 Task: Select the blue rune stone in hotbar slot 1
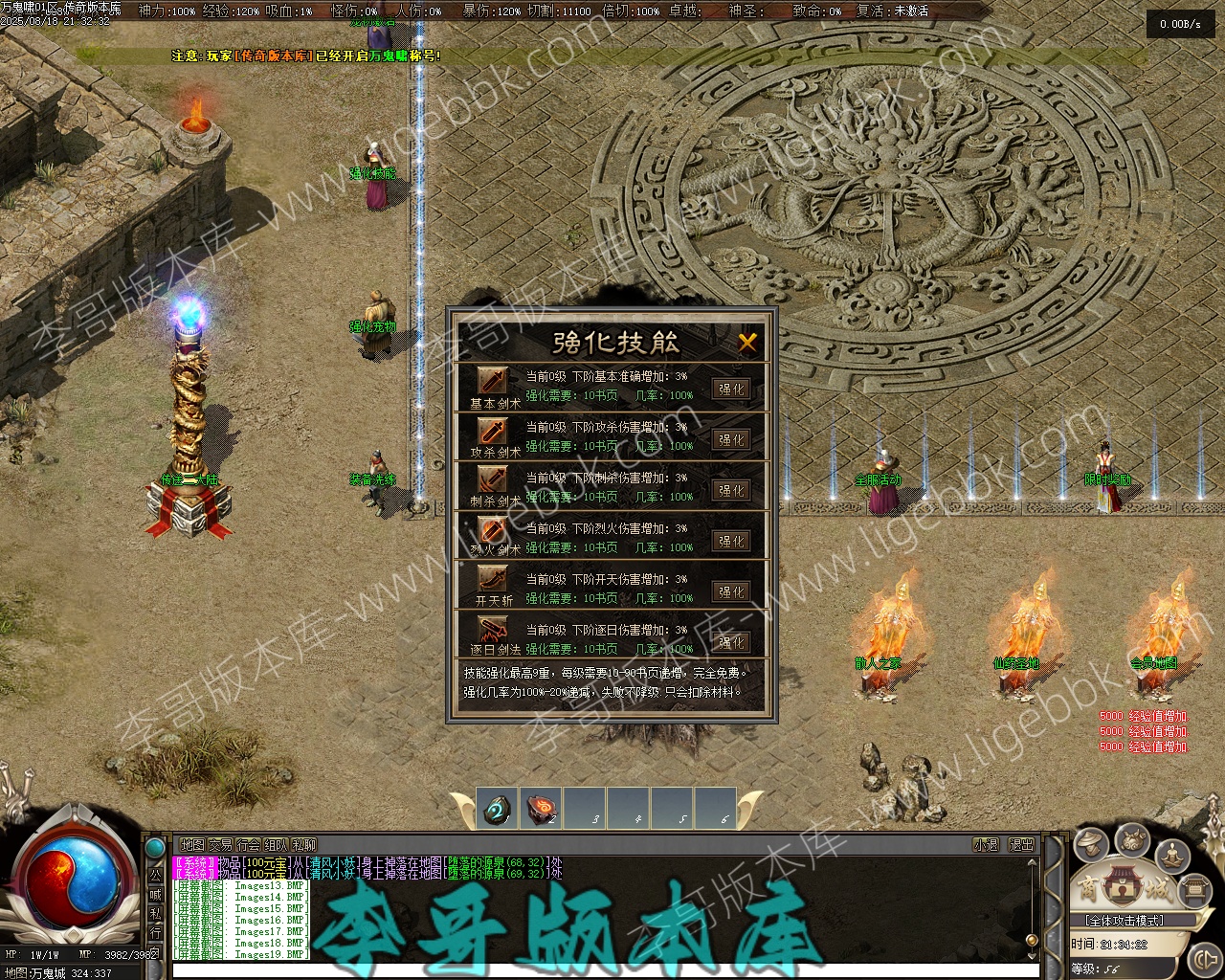tap(497, 810)
